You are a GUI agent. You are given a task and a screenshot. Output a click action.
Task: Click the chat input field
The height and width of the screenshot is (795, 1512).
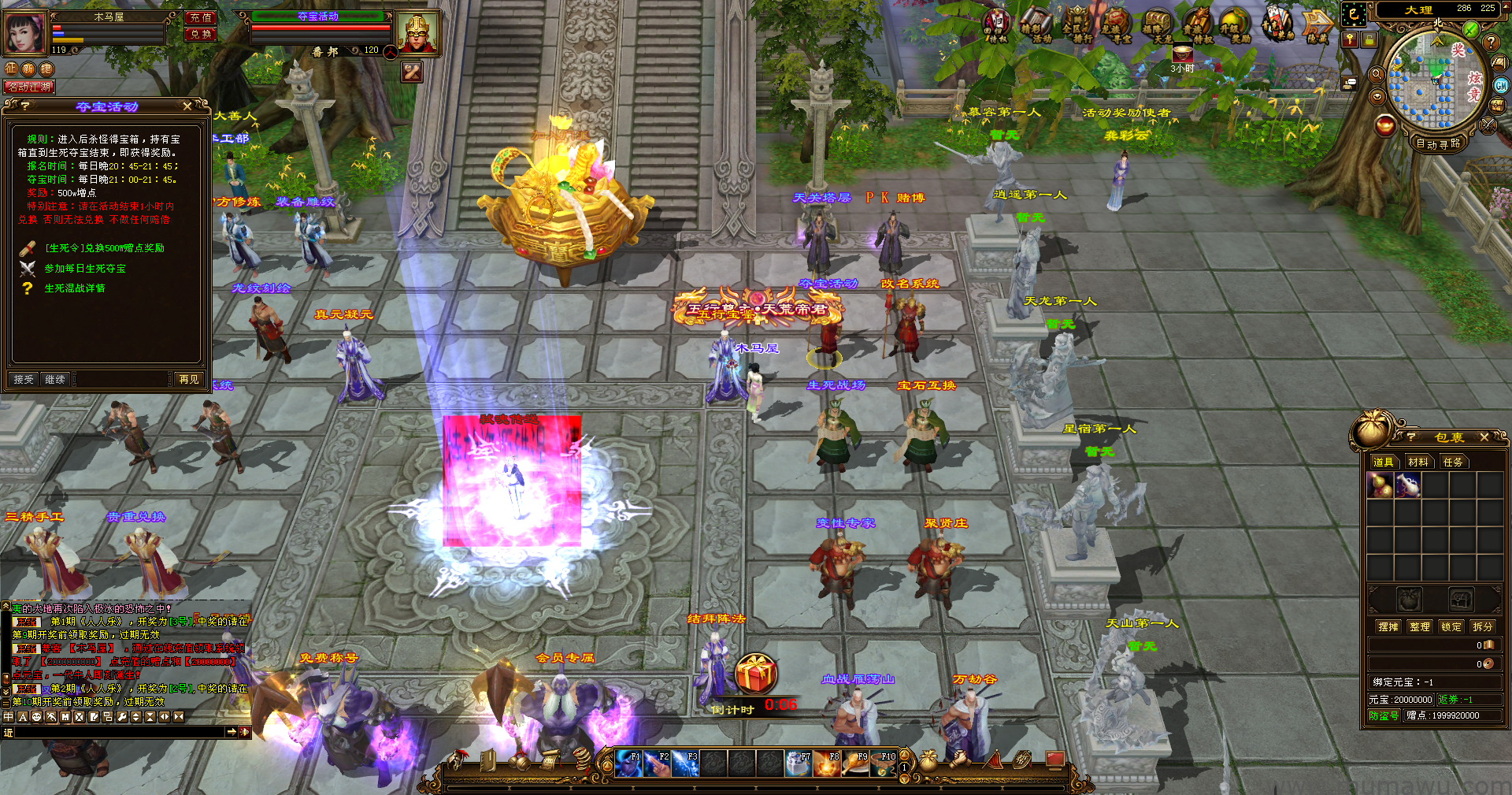tap(118, 732)
